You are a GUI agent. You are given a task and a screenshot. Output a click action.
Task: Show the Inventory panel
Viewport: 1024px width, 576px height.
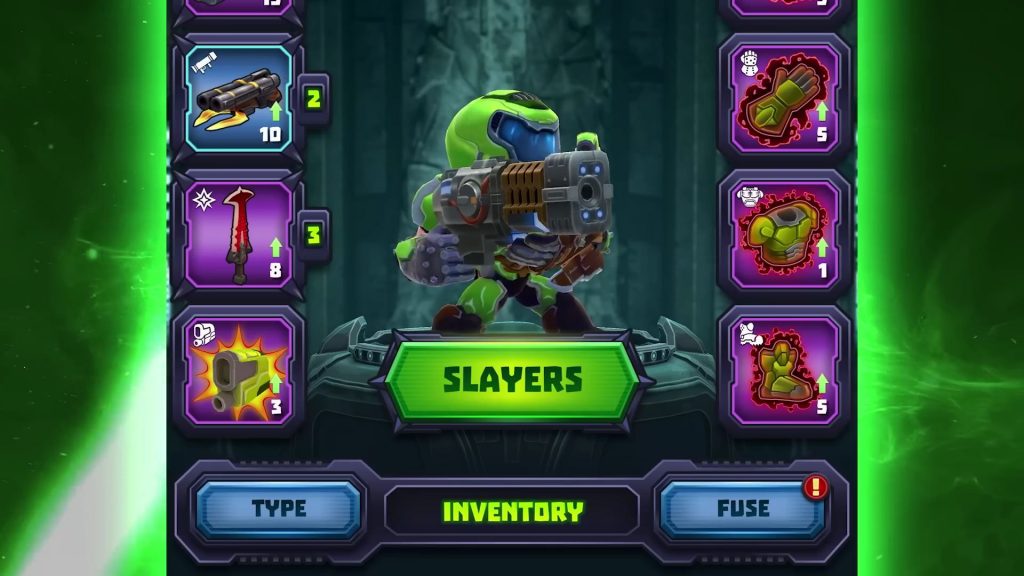[512, 511]
